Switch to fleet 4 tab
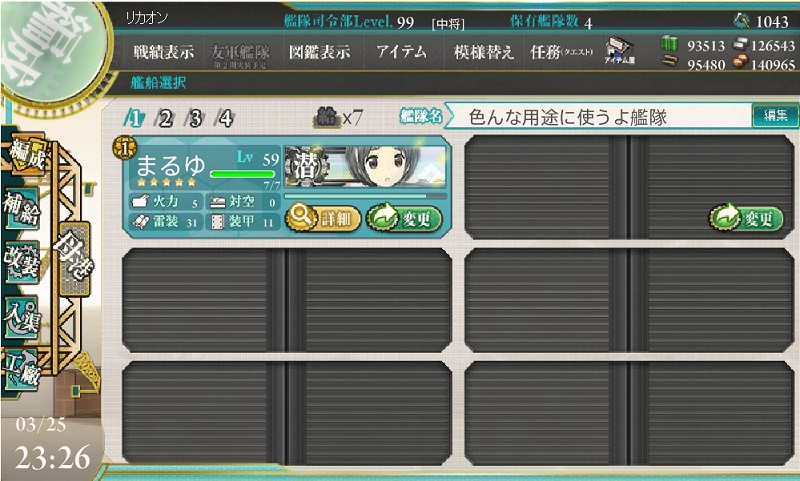The width and height of the screenshot is (800, 481). pos(225,118)
